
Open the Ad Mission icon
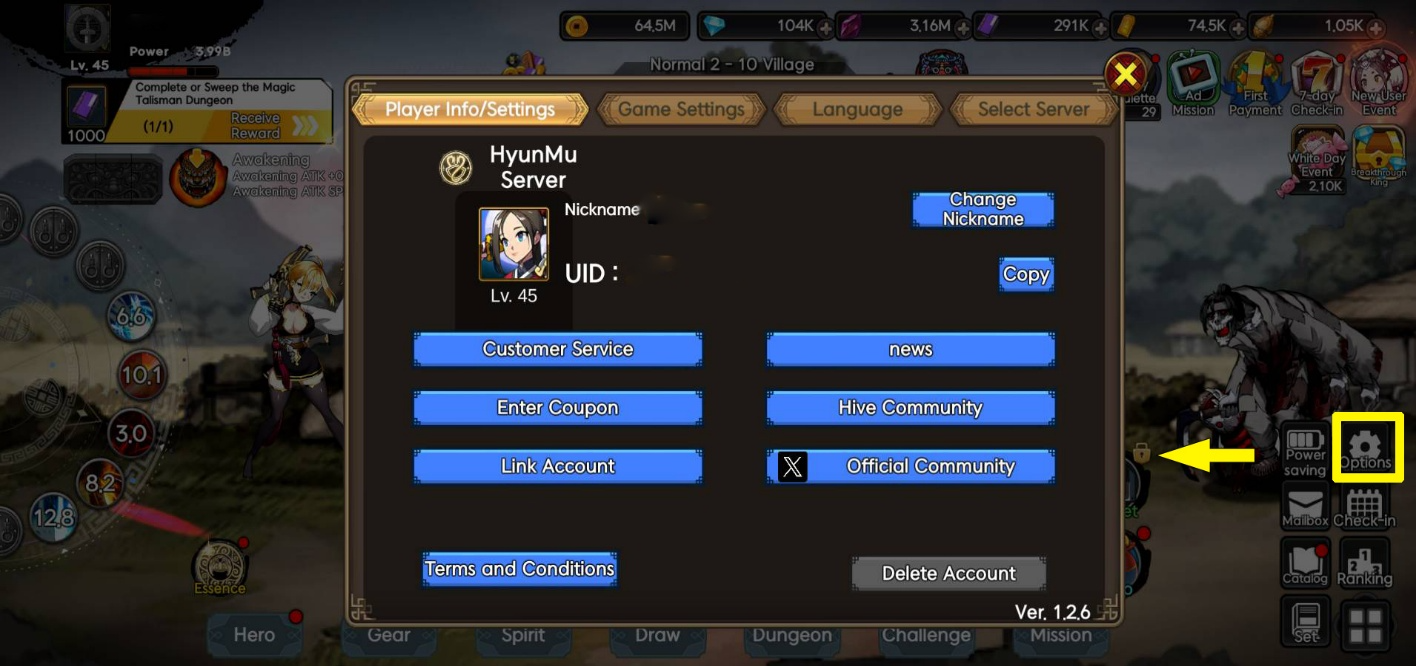tap(1193, 83)
